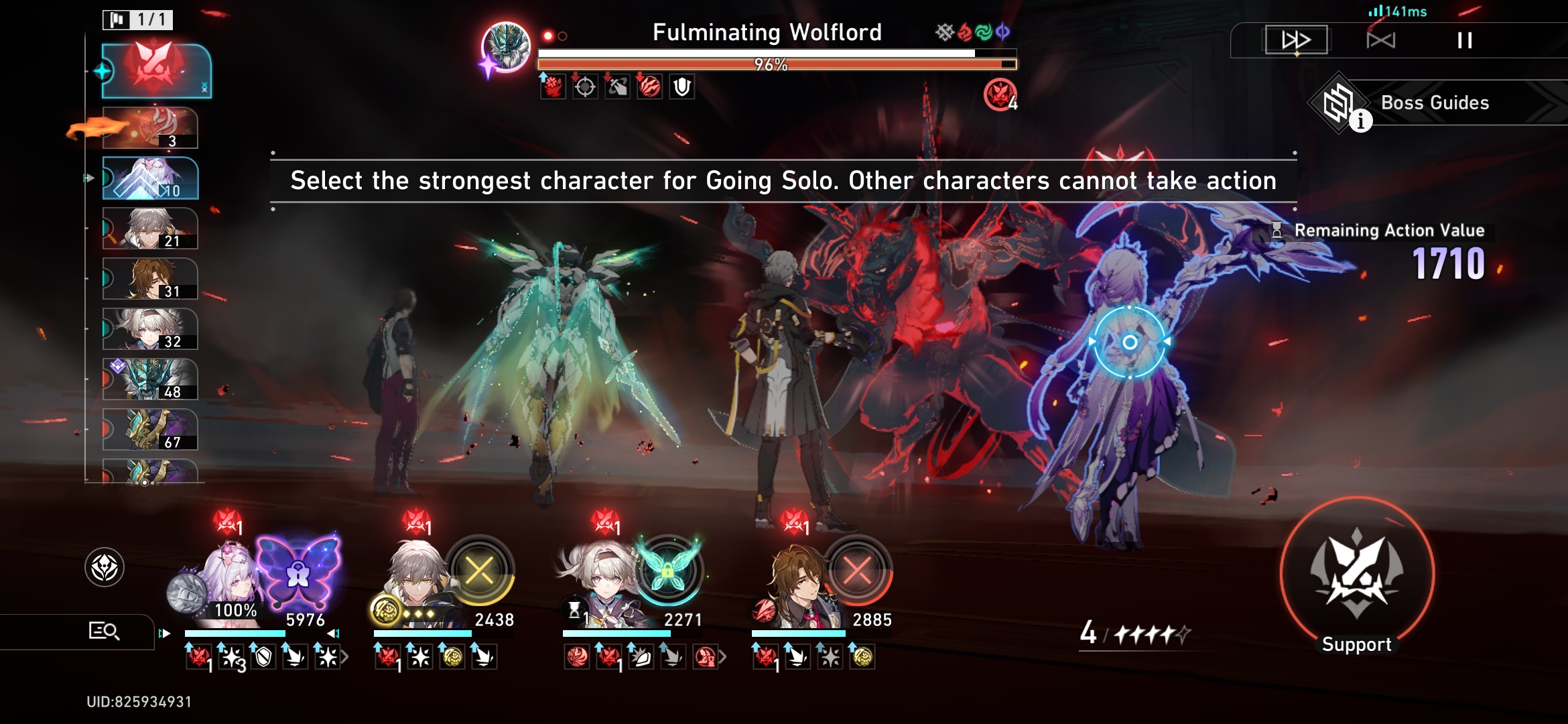The height and width of the screenshot is (724, 1568).
Task: Click the info icon beside Boss Guides
Action: click(x=1362, y=123)
